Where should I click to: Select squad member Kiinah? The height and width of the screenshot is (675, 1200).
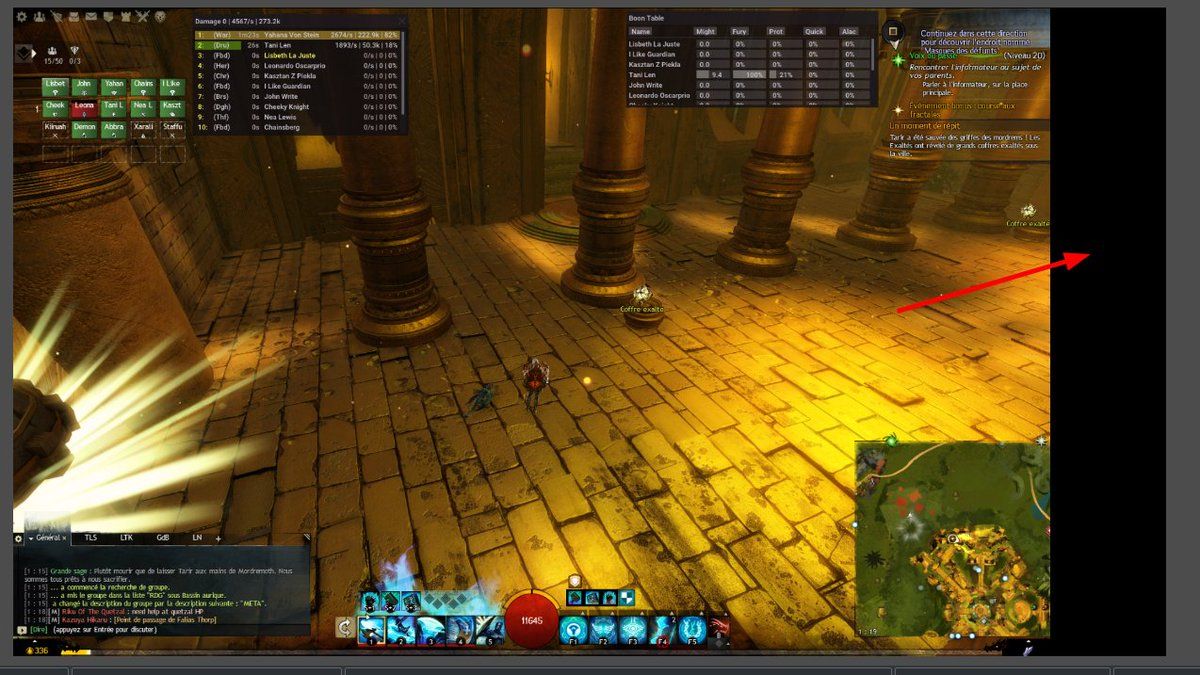(x=55, y=127)
